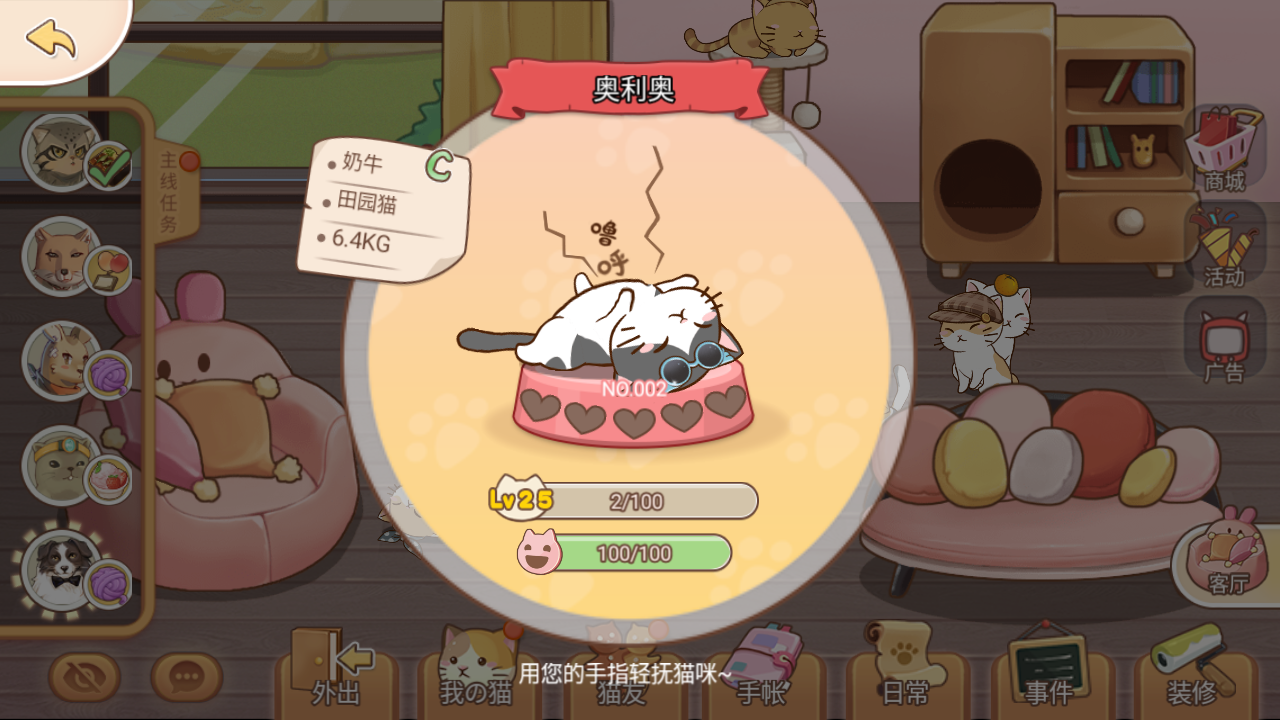The width and height of the screenshot is (1280, 720).
Task: Open the 猫友 cat friends menu
Action: point(620,690)
